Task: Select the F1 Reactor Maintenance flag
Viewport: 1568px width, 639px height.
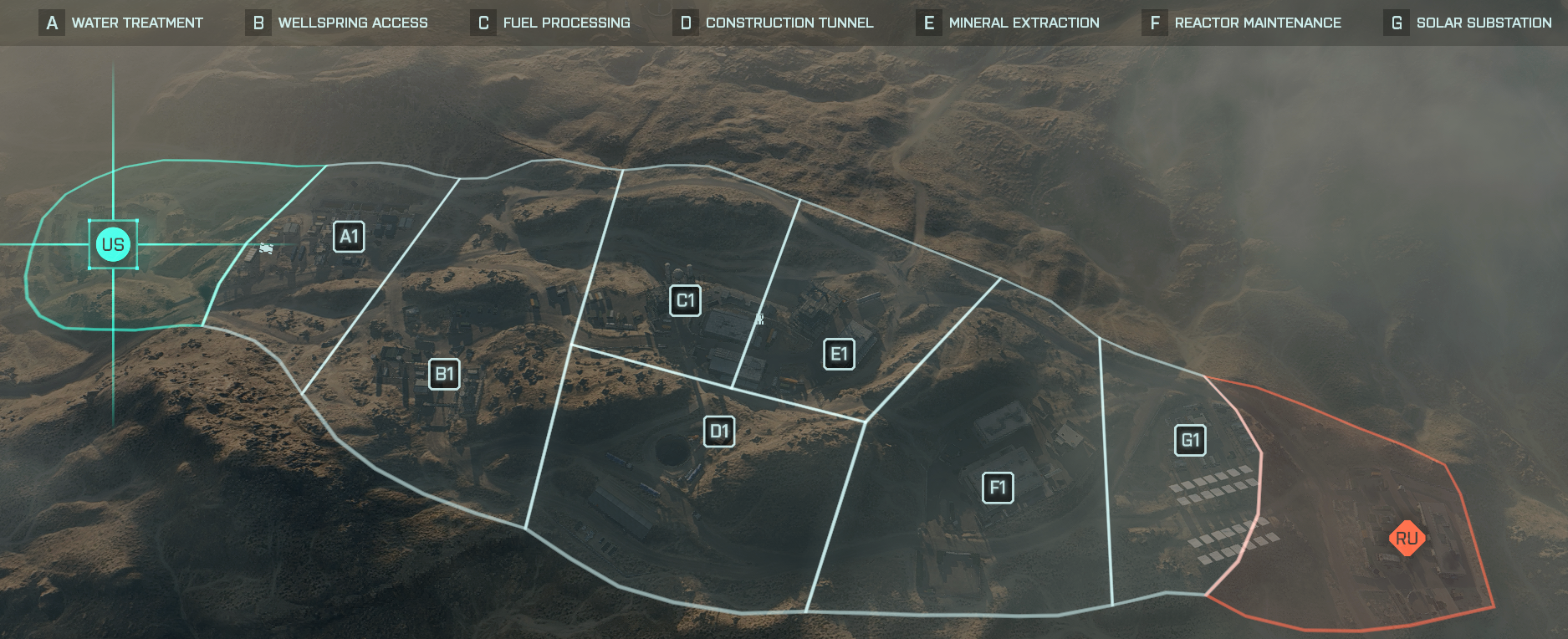Action: pos(999,486)
